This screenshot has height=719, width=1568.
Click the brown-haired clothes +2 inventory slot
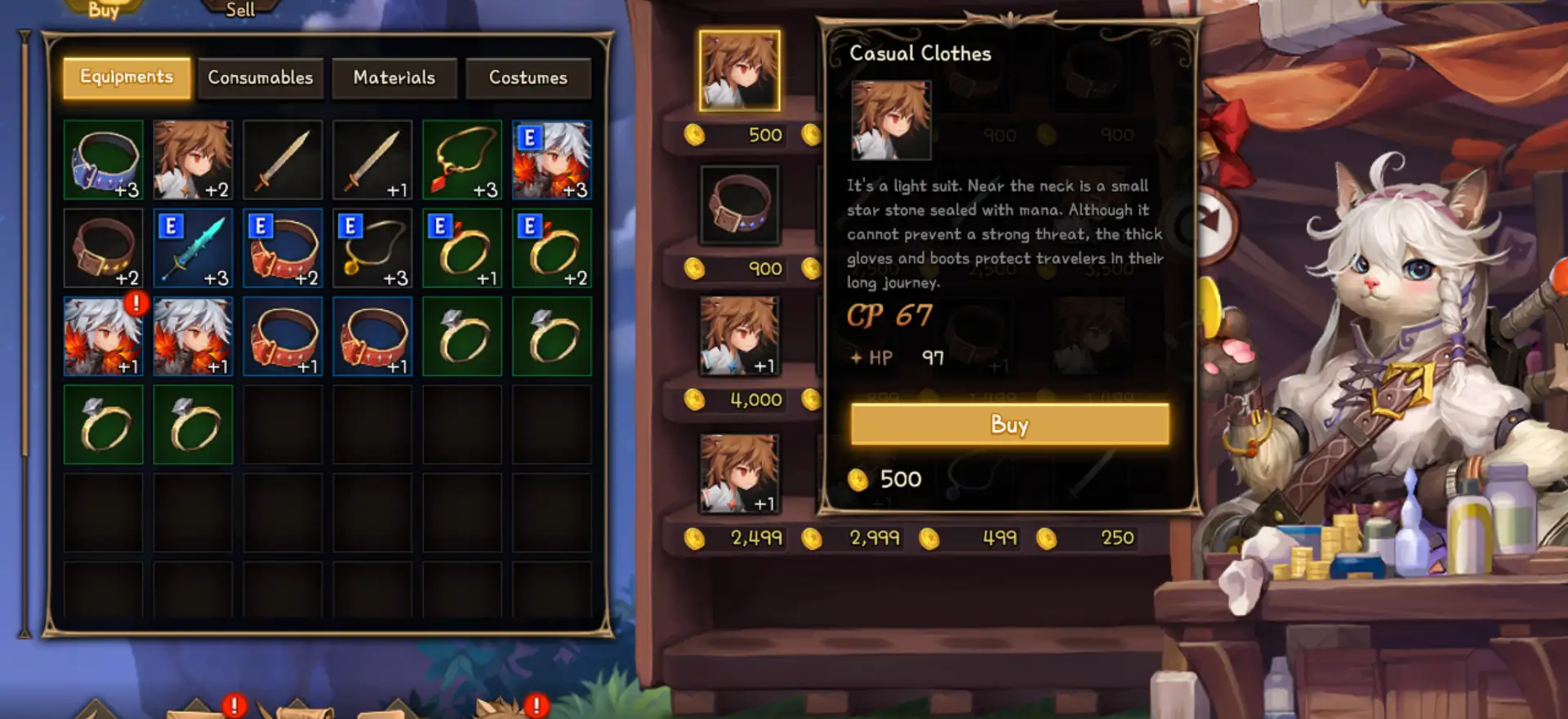click(x=194, y=160)
